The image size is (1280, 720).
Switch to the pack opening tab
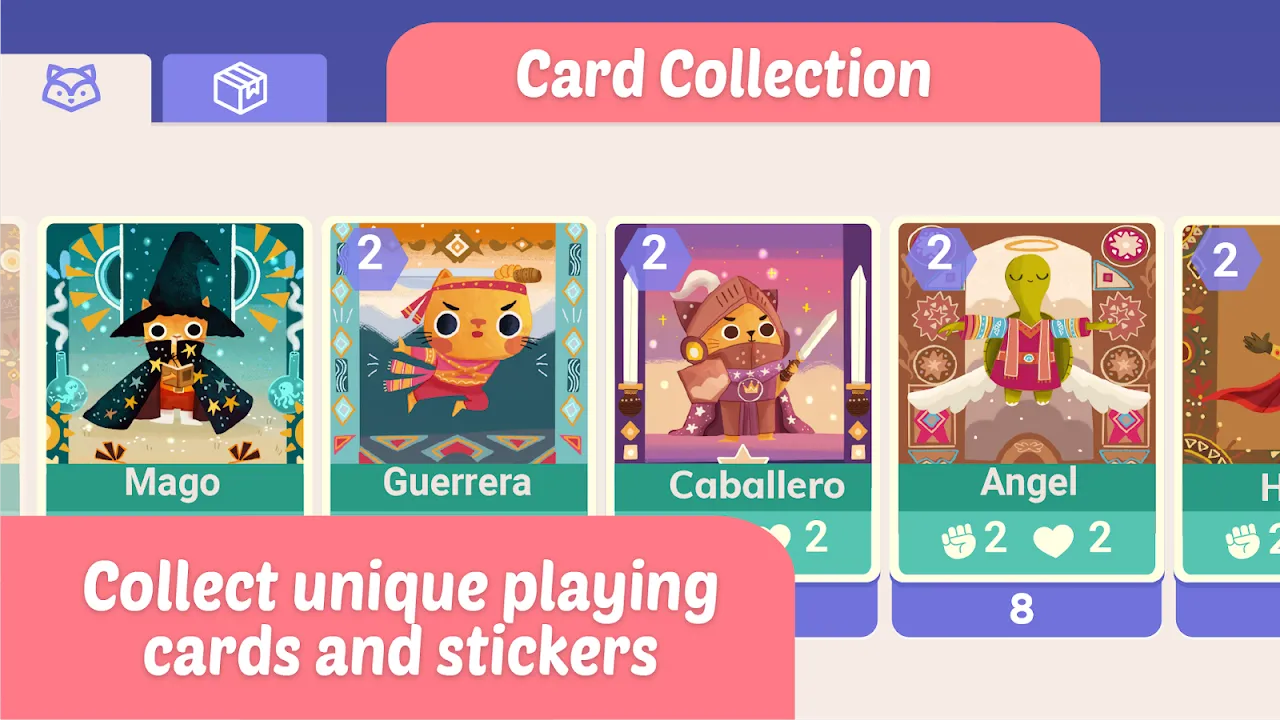244,88
